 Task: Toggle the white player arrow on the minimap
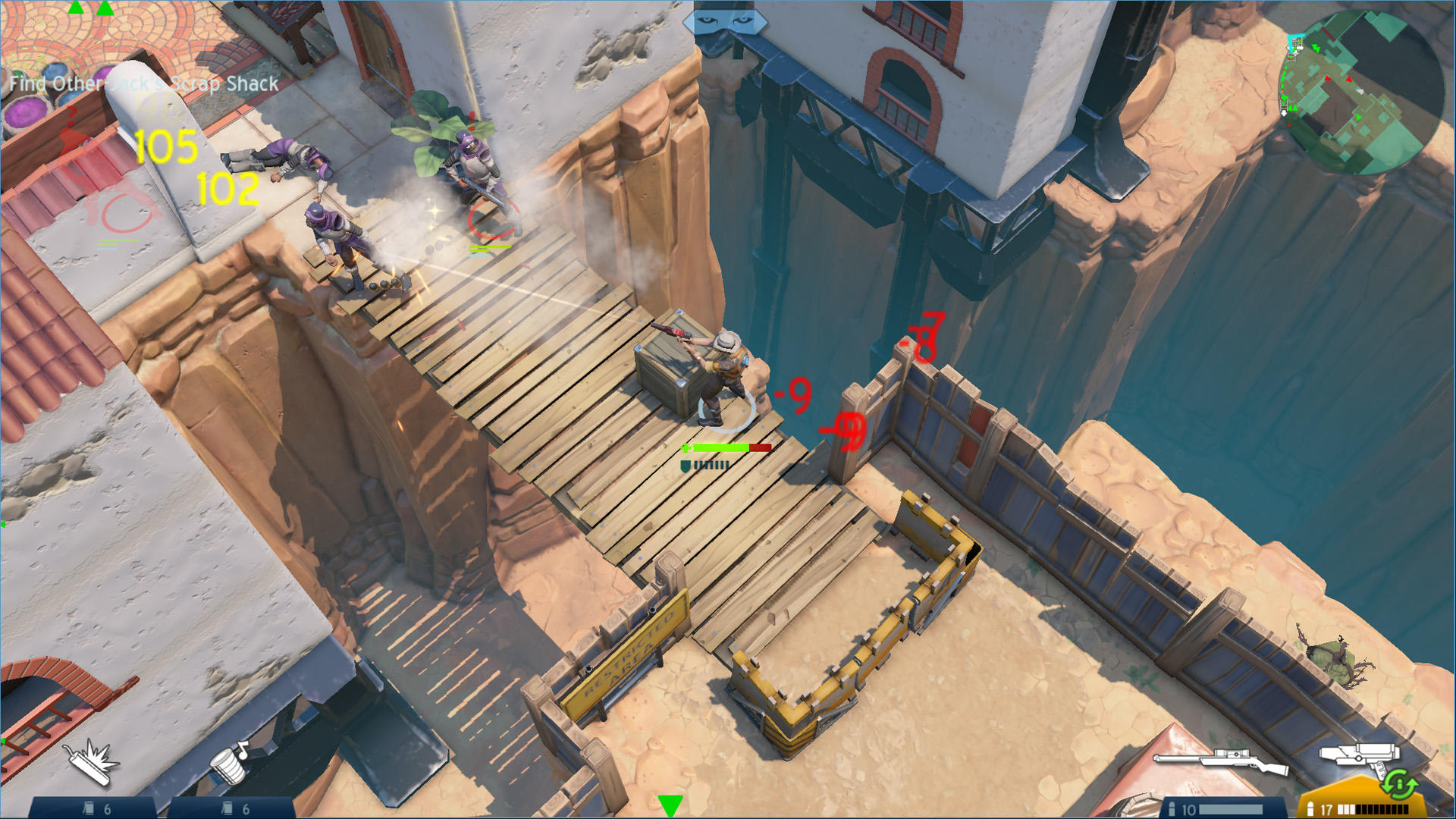point(1360,91)
